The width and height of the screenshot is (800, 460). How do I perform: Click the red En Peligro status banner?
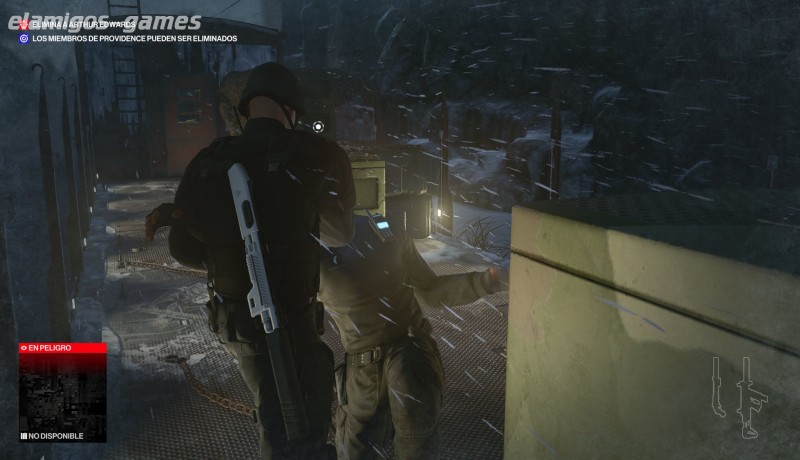click(62, 347)
